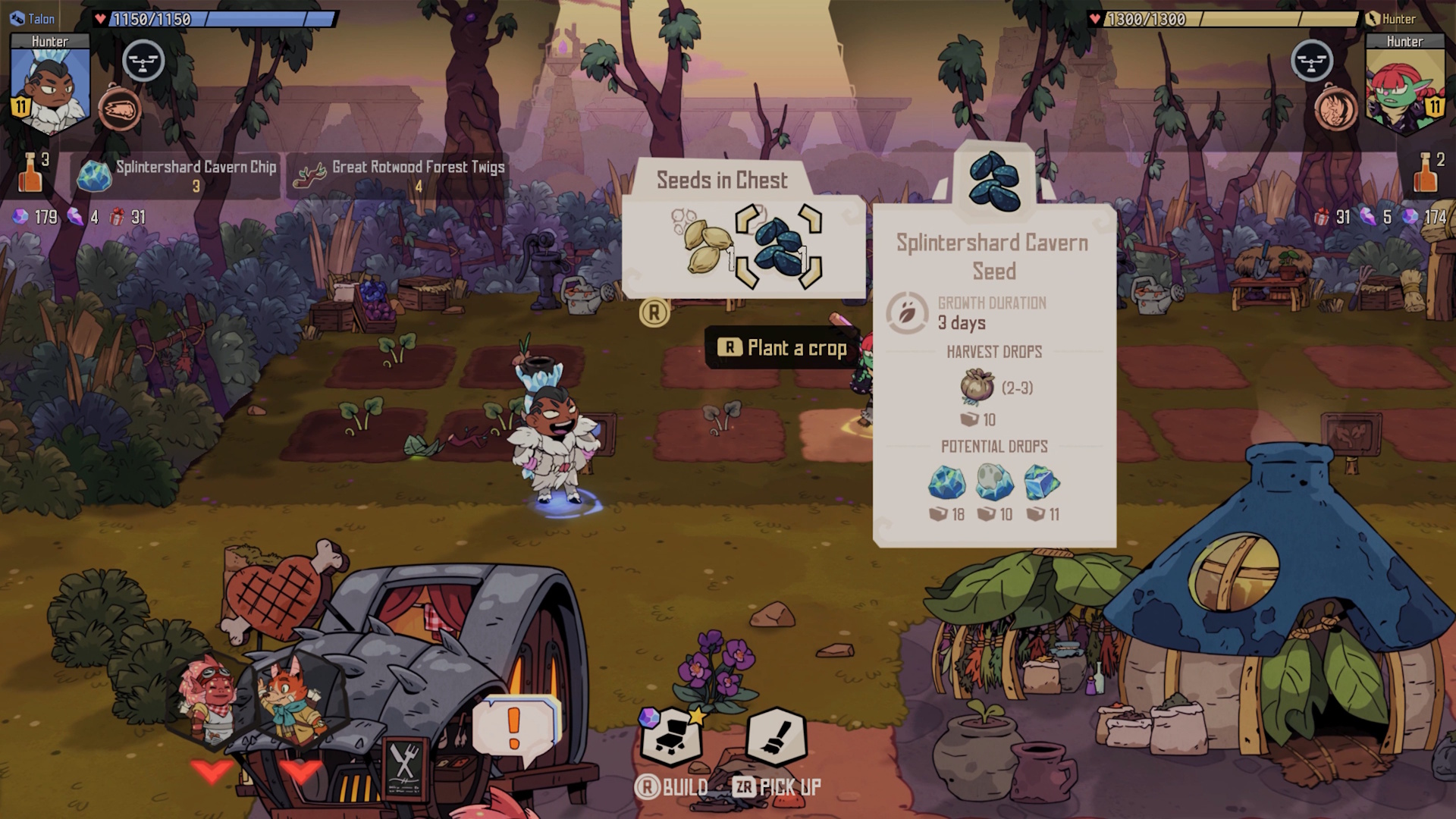Select the Build chair icon near the bottom
The image size is (1456, 819).
673,737
